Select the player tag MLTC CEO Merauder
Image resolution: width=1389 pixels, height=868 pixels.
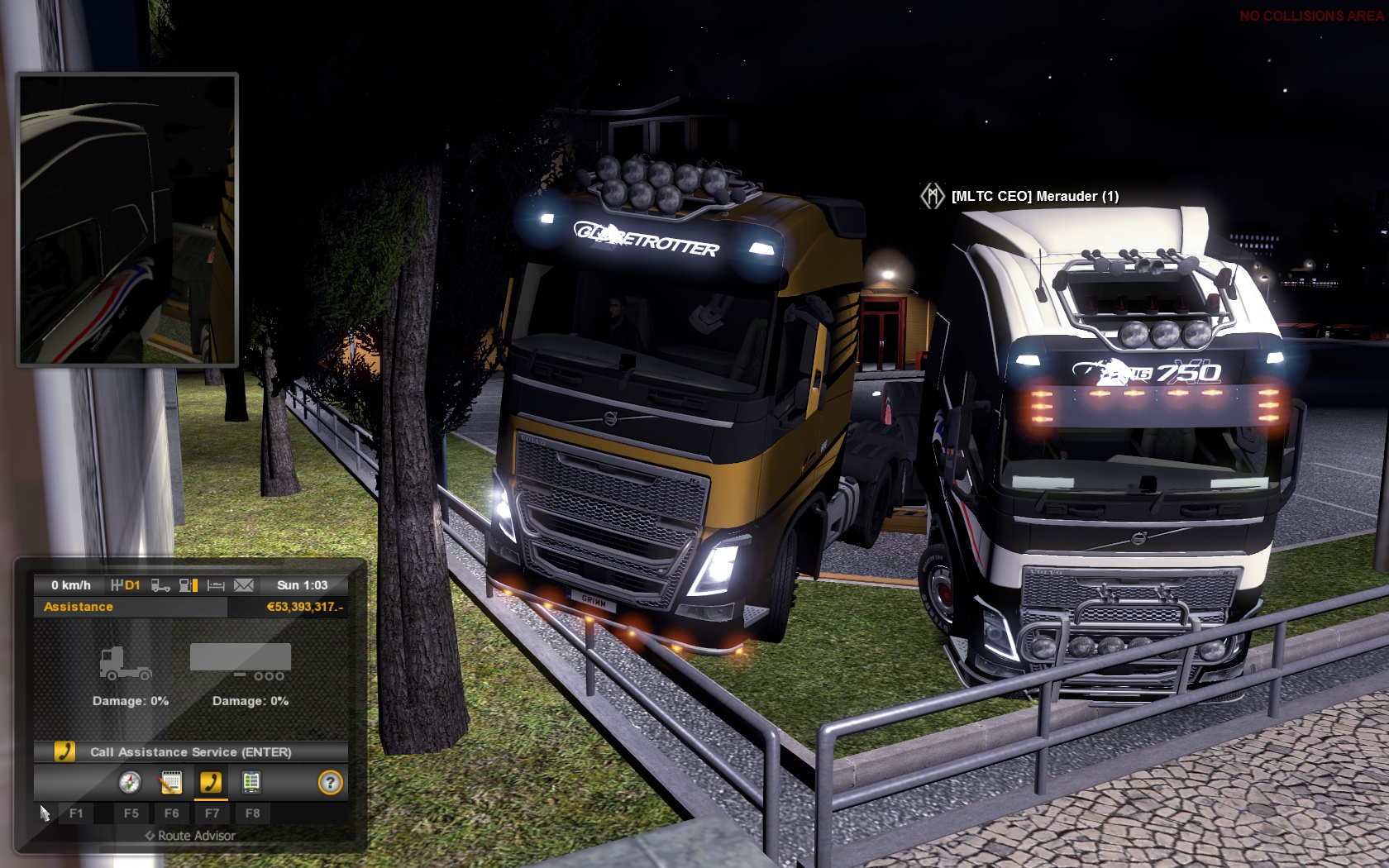[1034, 196]
